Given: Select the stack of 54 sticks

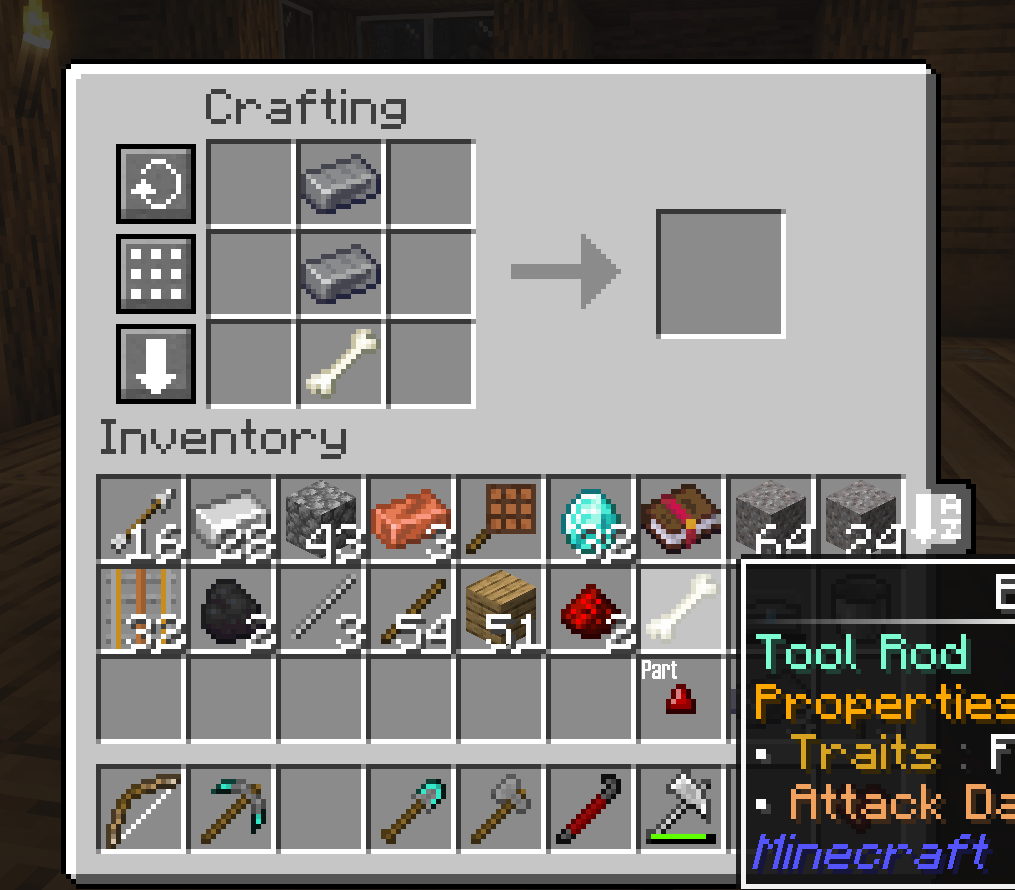Looking at the screenshot, I should (411, 608).
